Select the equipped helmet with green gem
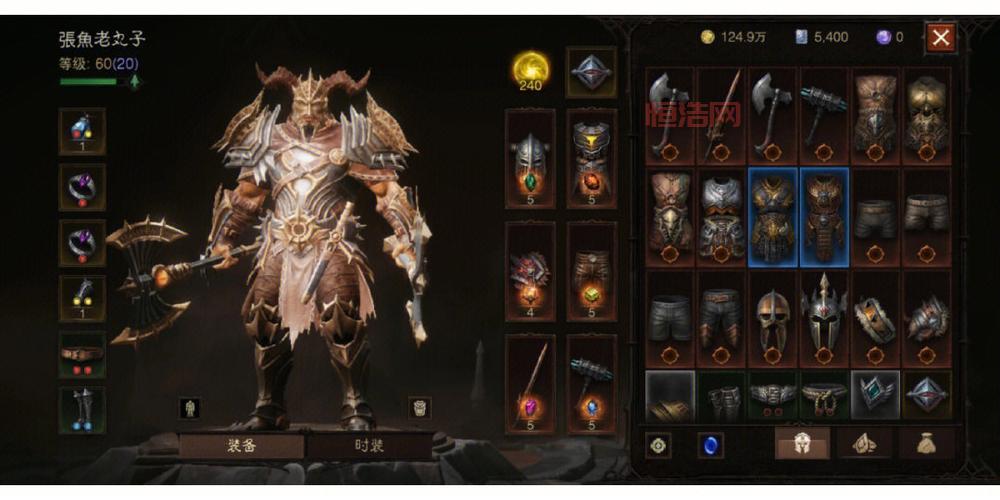Screen dimensions: 1000x500 (530, 160)
